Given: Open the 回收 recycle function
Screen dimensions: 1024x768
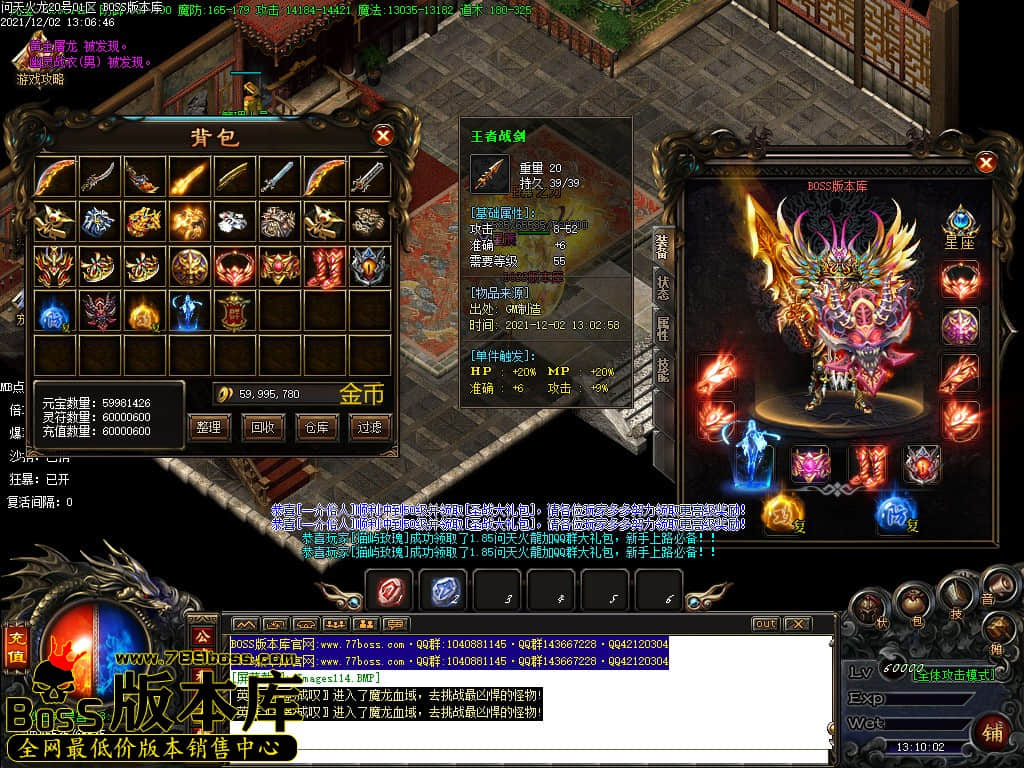Looking at the screenshot, I should tap(262, 427).
